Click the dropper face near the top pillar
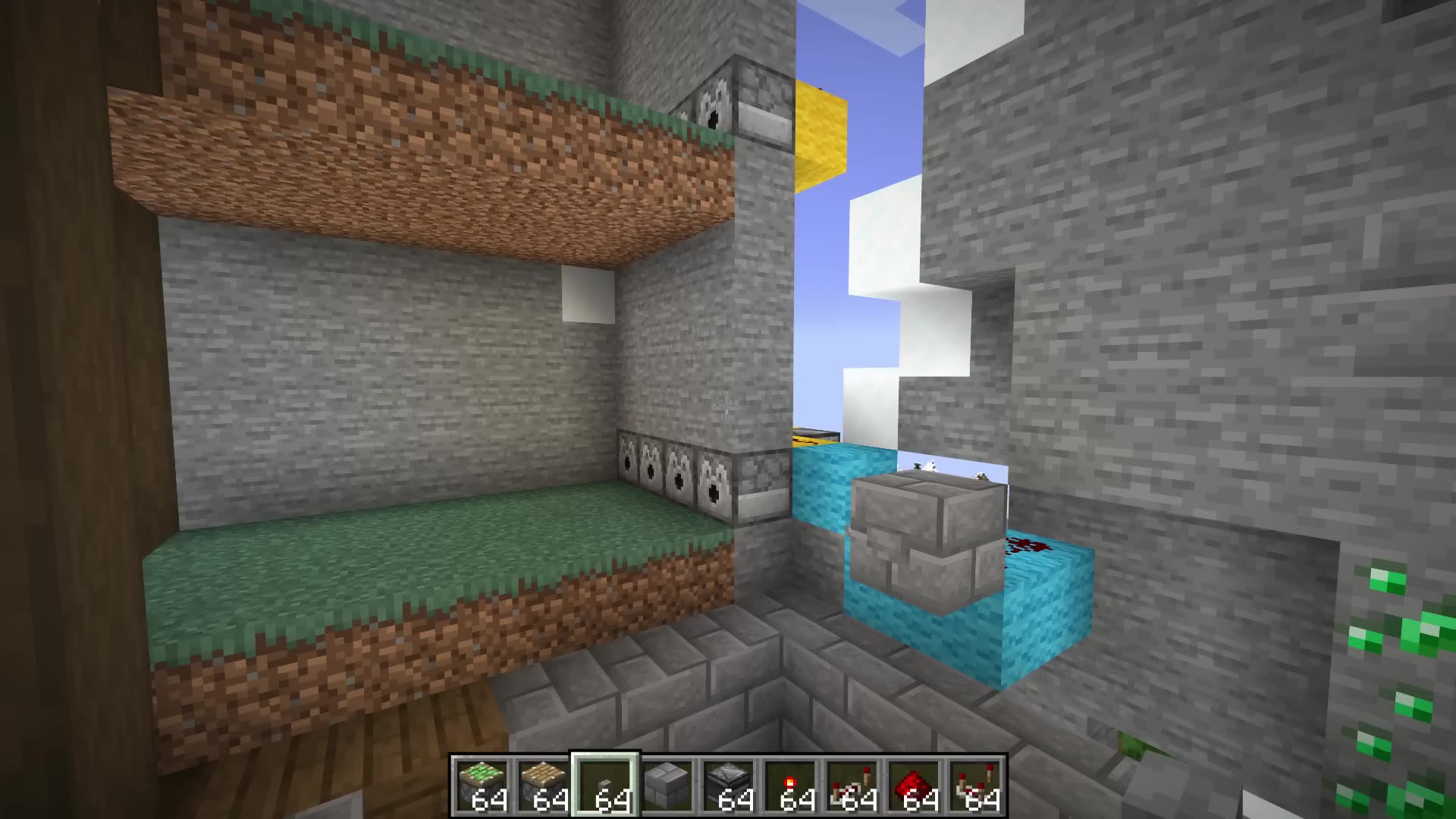The width and height of the screenshot is (1456, 819). [x=713, y=106]
